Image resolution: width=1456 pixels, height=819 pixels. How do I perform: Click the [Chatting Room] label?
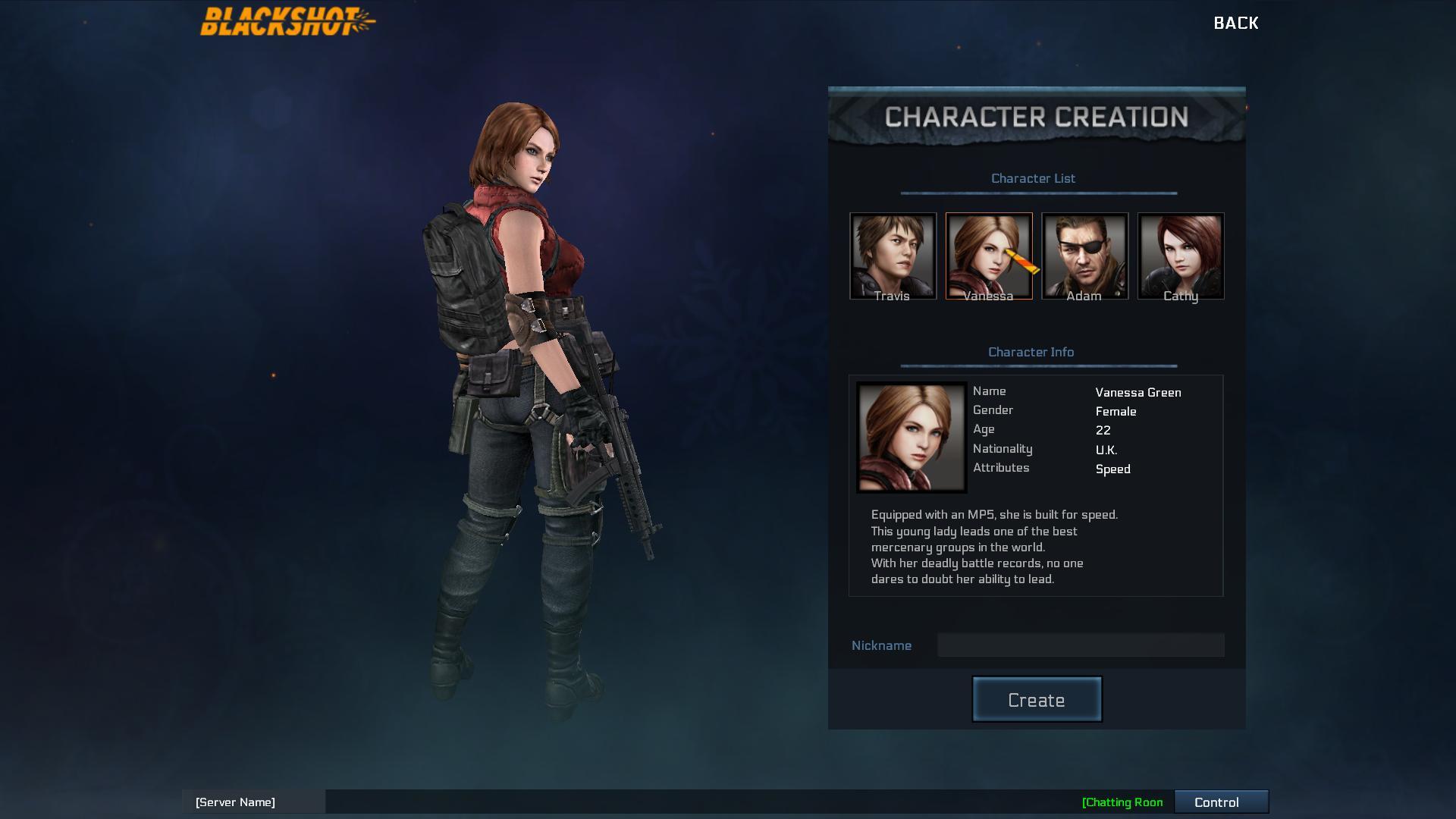pos(1123,802)
